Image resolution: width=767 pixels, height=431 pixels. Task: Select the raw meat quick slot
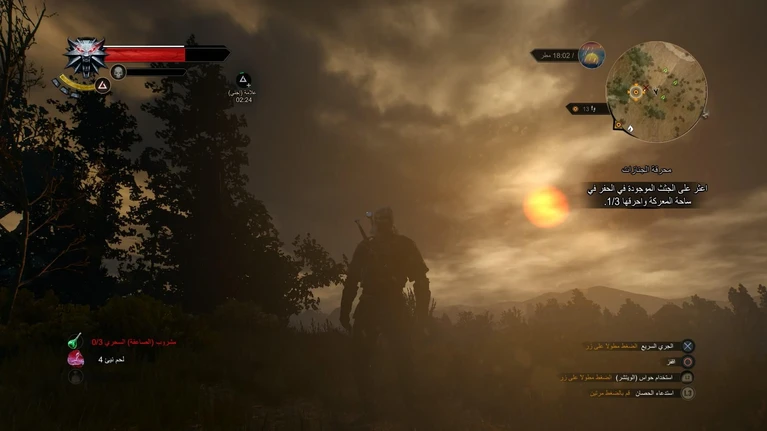click(x=75, y=358)
